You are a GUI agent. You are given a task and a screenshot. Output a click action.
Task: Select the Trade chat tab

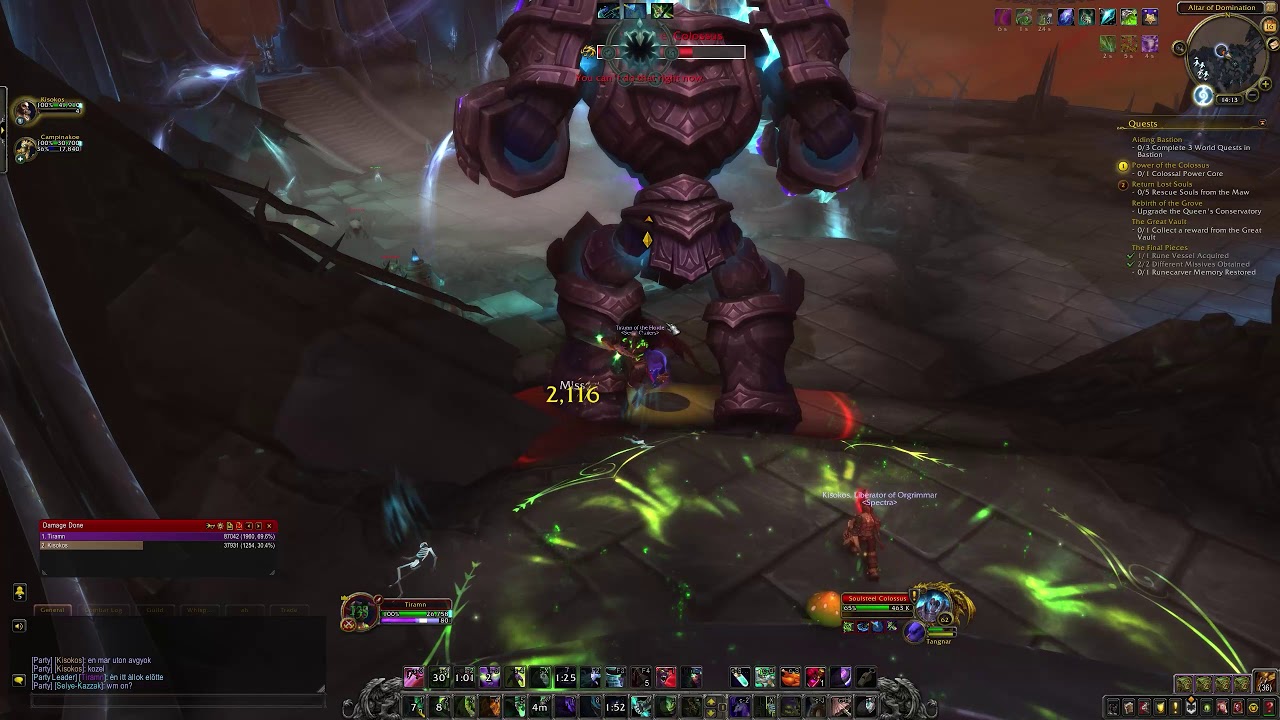[289, 610]
